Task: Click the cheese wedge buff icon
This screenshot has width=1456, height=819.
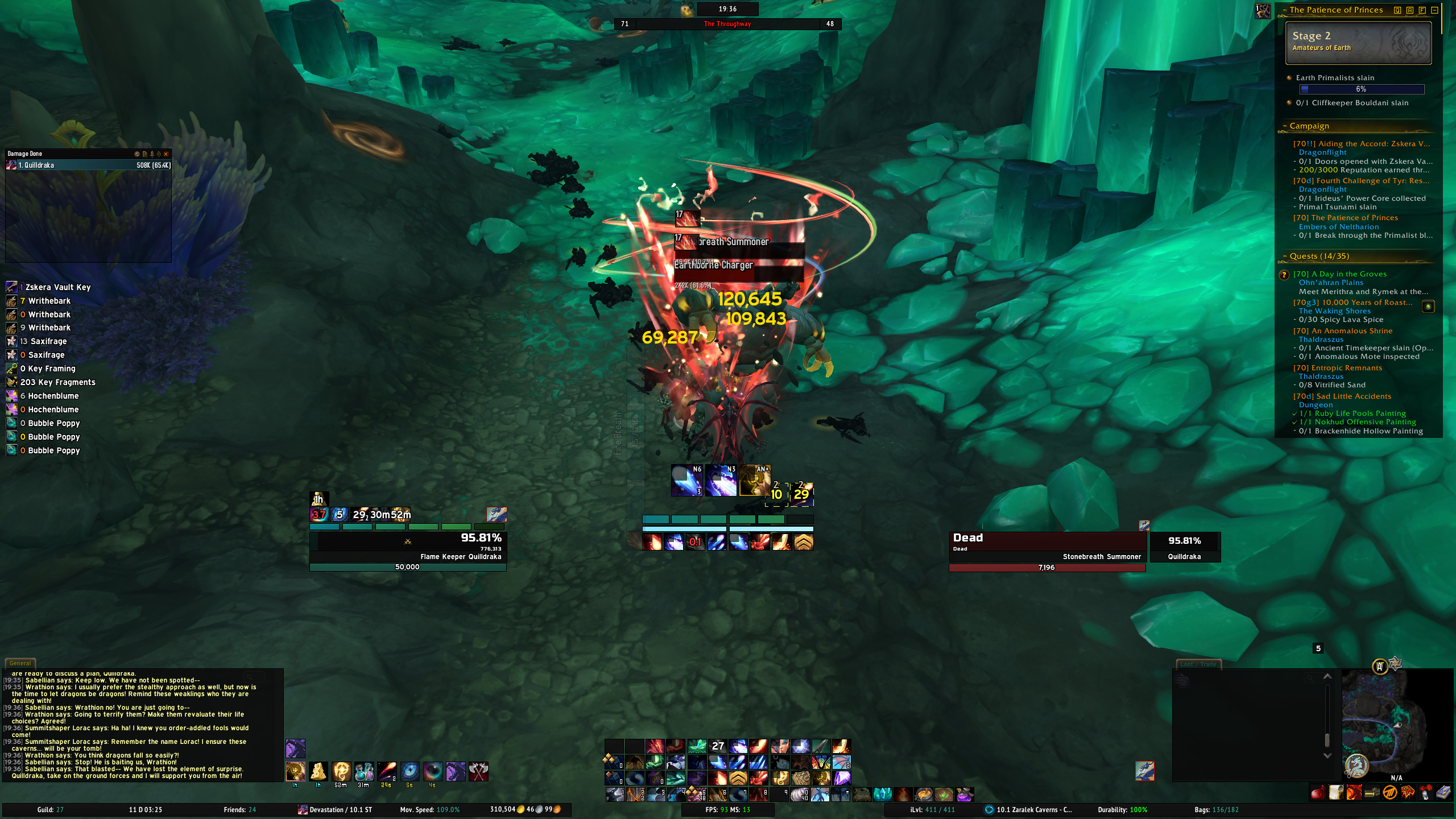Action: [318, 771]
